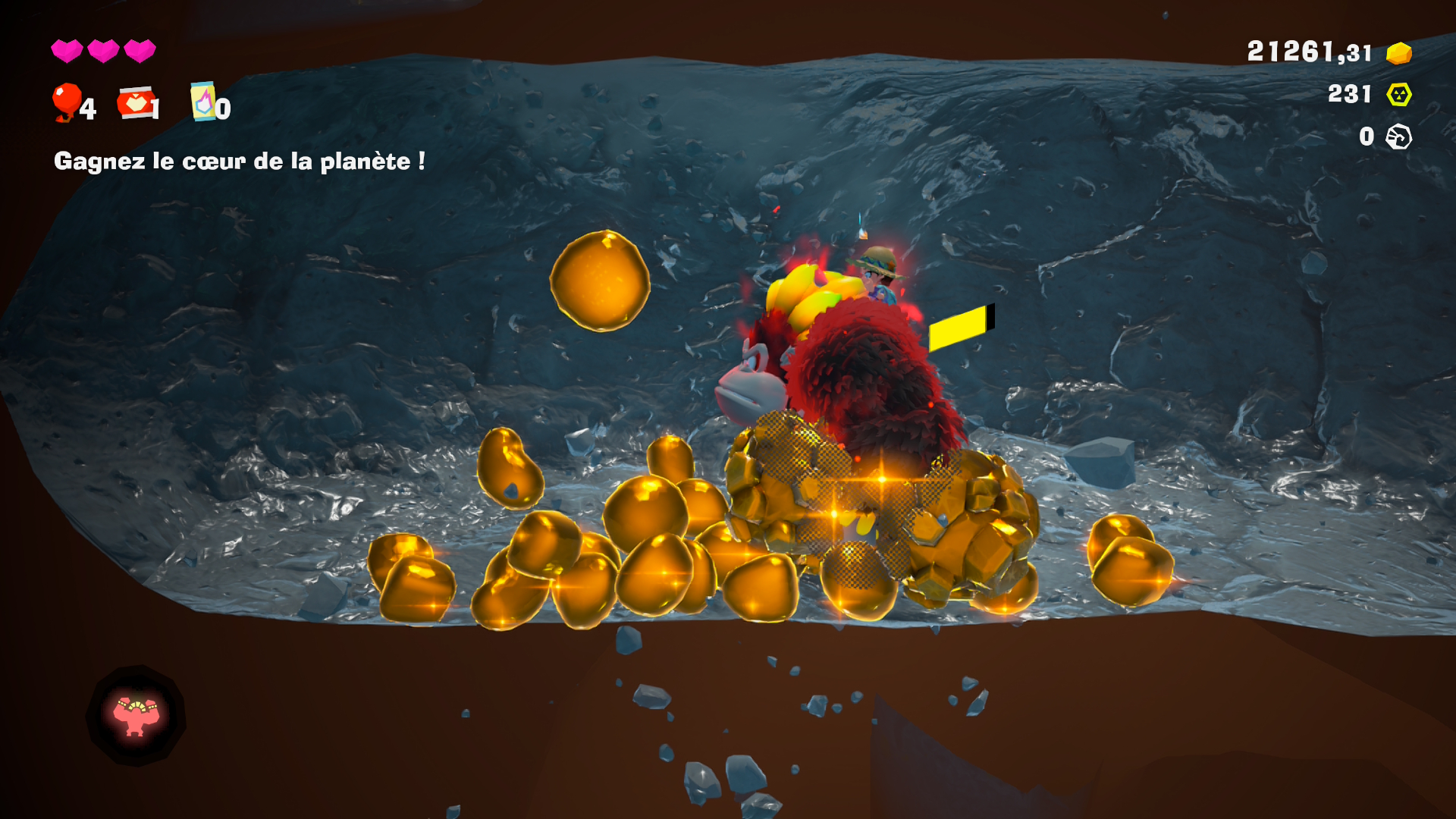Activate the gorilla transformation icon
1456x819 pixels.
pyautogui.click(x=136, y=715)
